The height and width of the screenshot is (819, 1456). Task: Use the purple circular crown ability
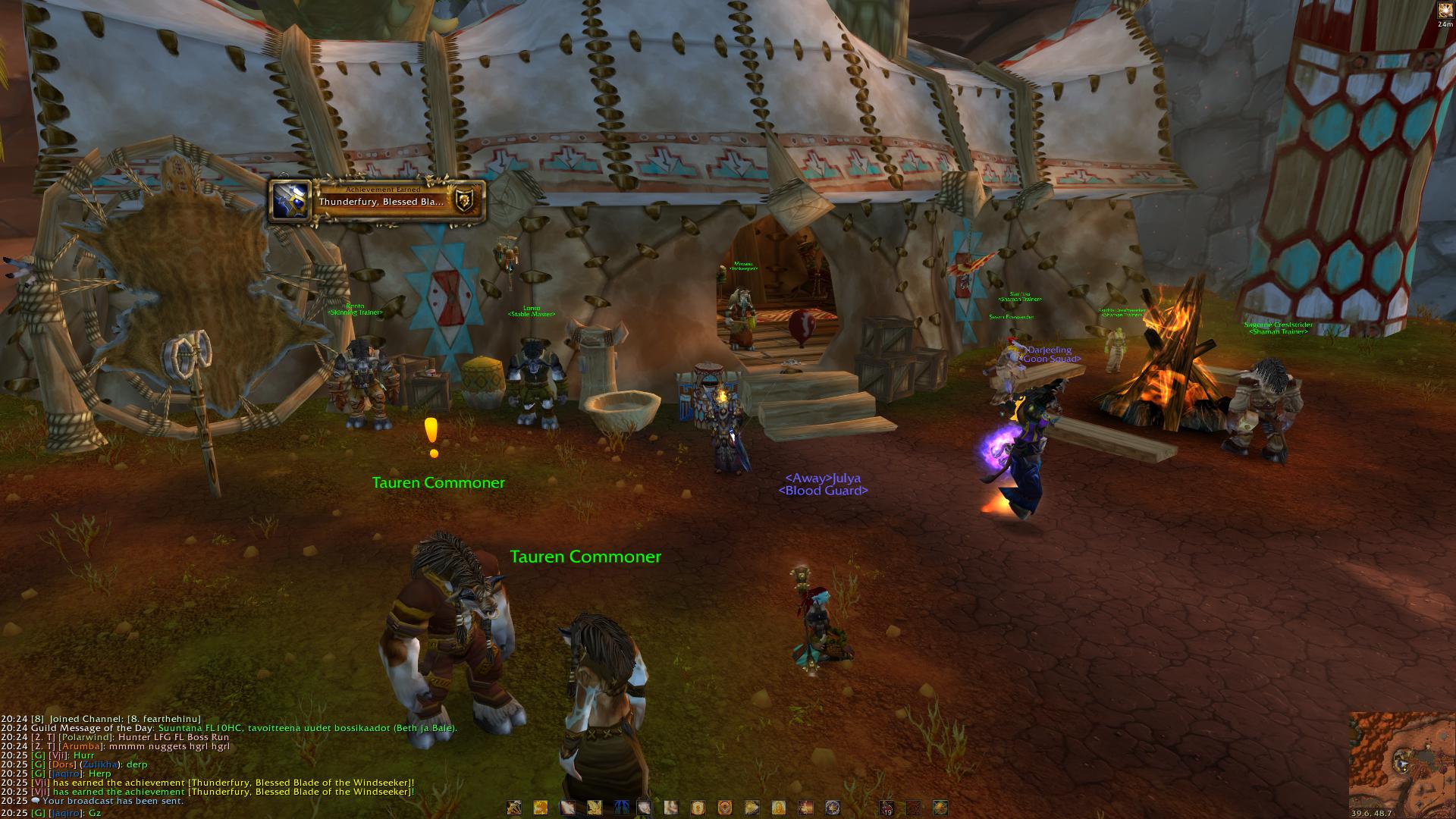point(832,808)
